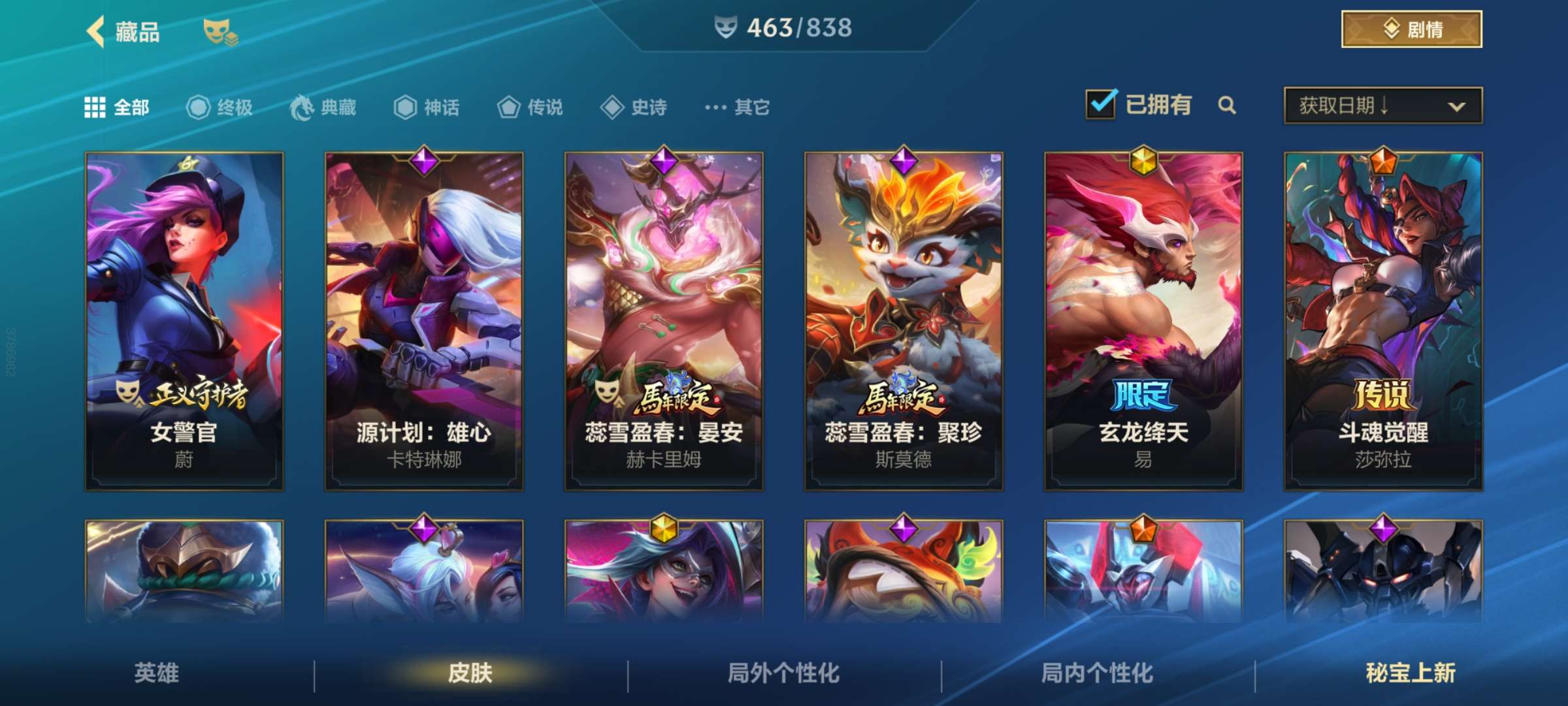Viewport: 1568px width, 706px height.
Task: Open the 其它 filter via ellipsis icon
Action: pyautogui.click(x=714, y=107)
